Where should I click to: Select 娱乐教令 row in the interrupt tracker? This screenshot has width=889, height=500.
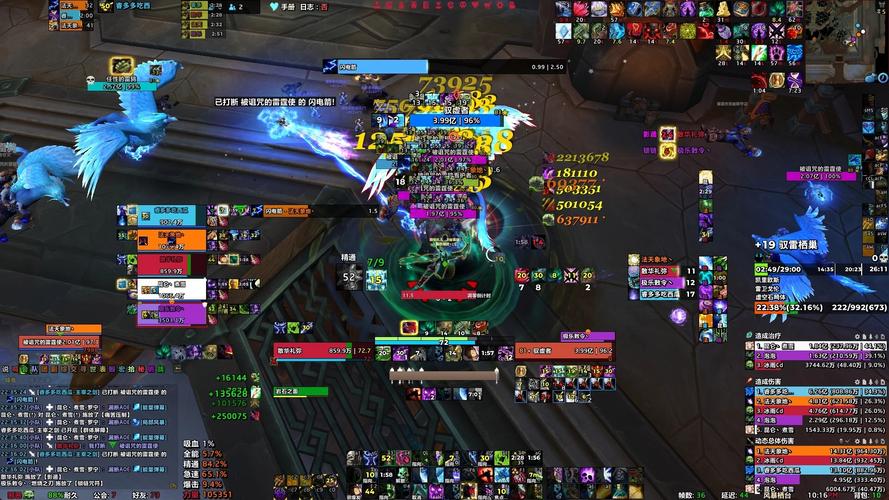pos(662,282)
